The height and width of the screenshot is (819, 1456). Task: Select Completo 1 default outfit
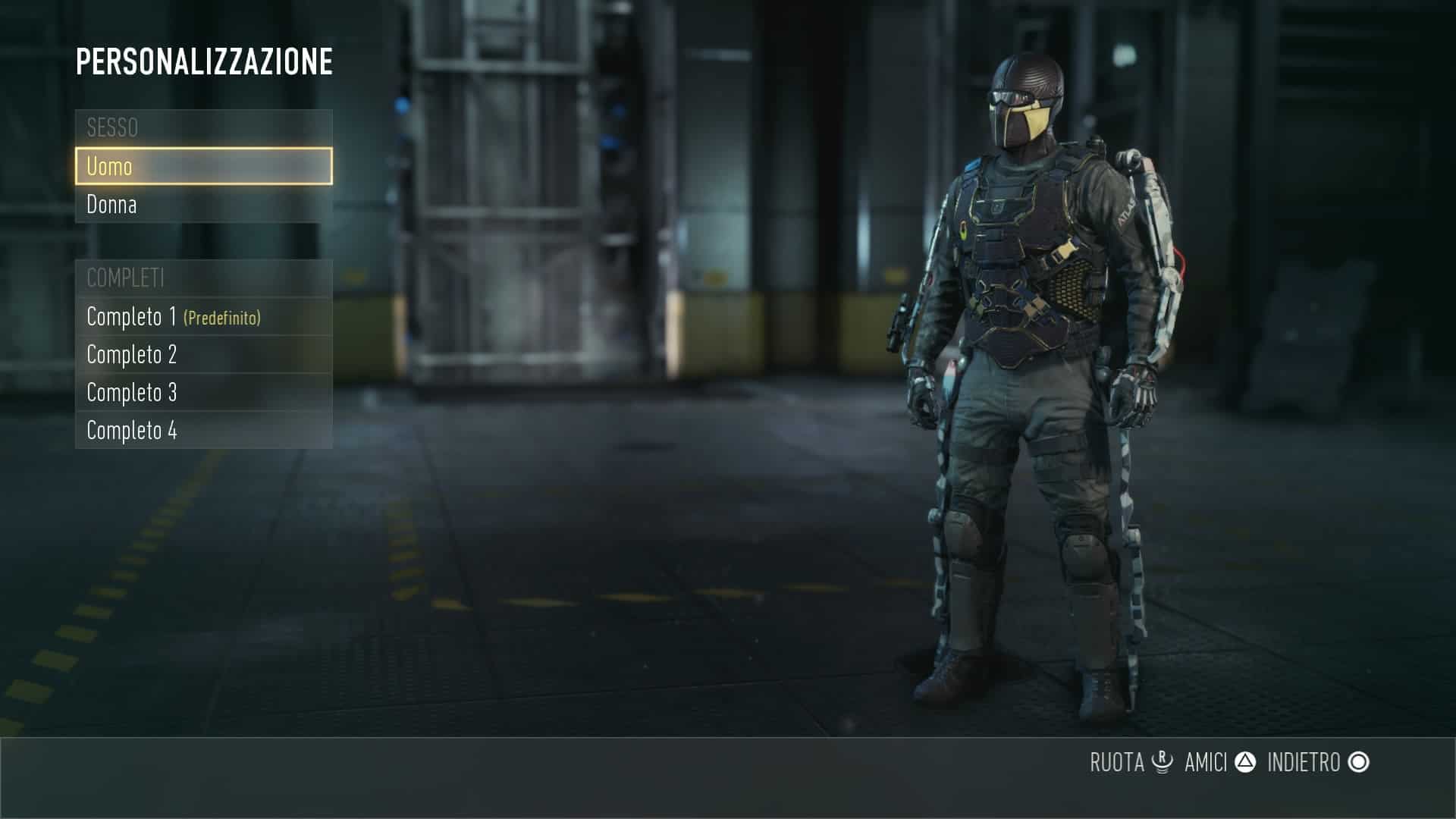[x=203, y=316]
